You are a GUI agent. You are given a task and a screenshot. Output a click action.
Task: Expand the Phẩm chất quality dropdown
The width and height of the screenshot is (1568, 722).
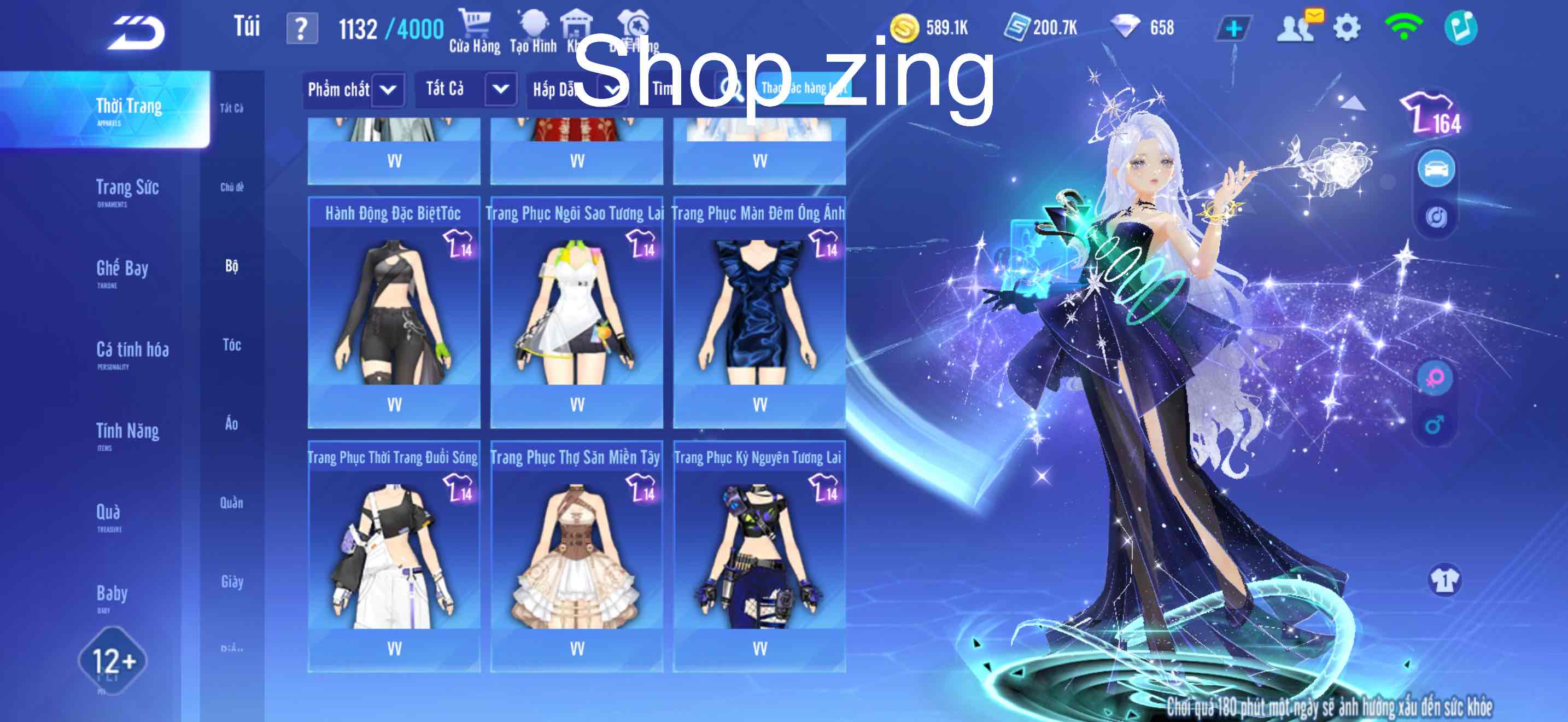tap(353, 90)
